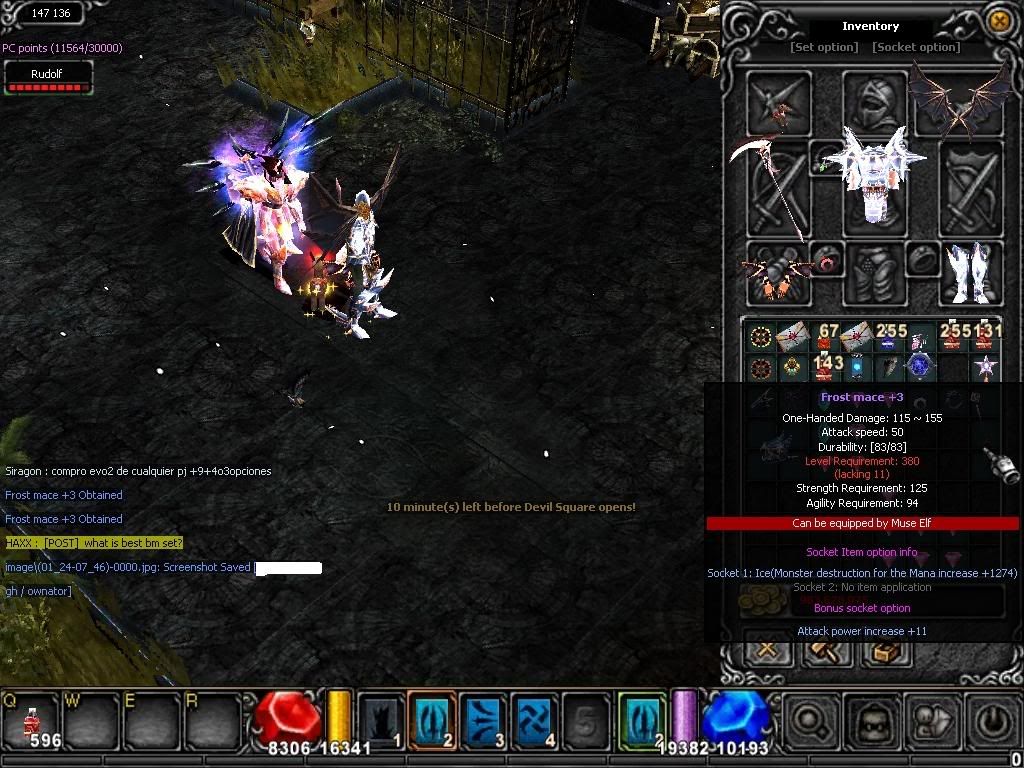Select the item stack numbered 67
This screenshot has width=1024, height=768.
tap(827, 337)
